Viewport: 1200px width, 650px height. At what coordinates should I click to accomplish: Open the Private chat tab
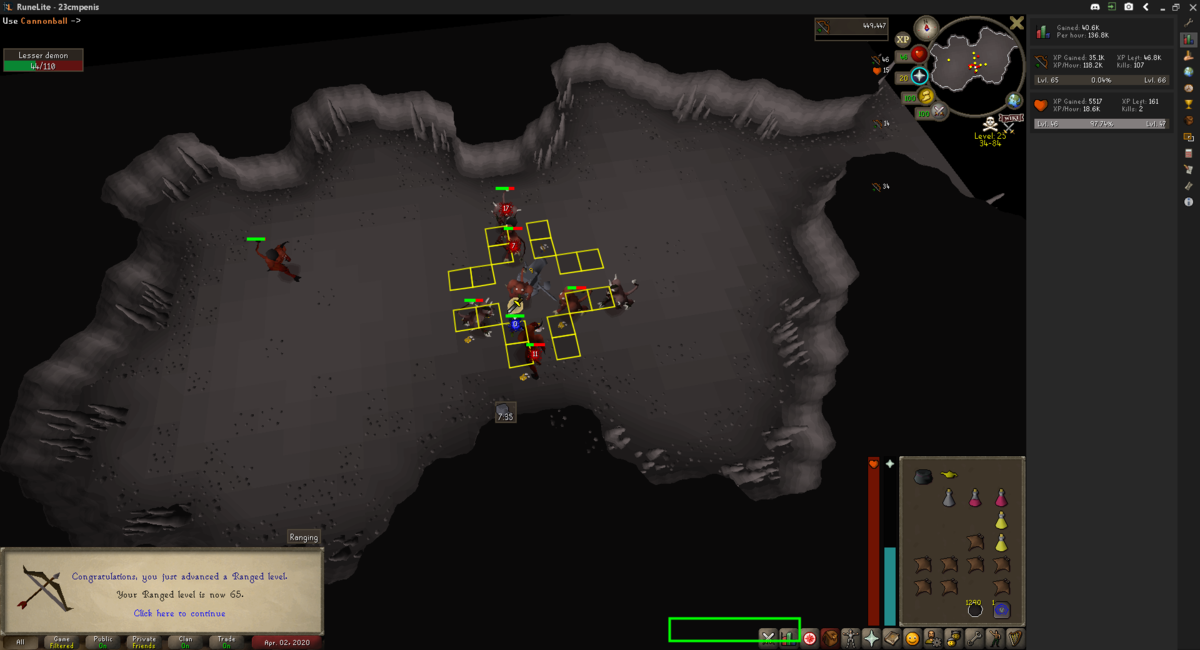(144, 641)
